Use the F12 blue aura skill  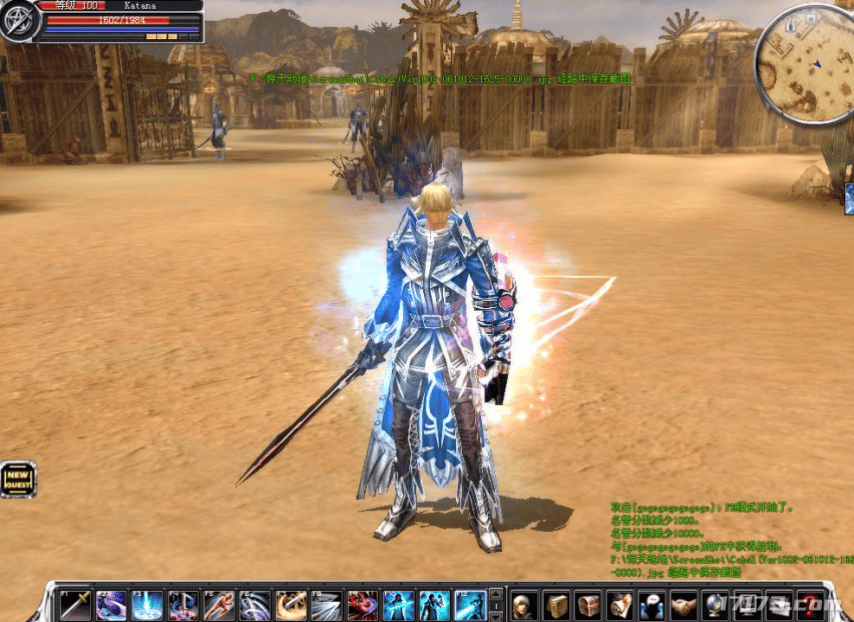pyautogui.click(x=470, y=605)
